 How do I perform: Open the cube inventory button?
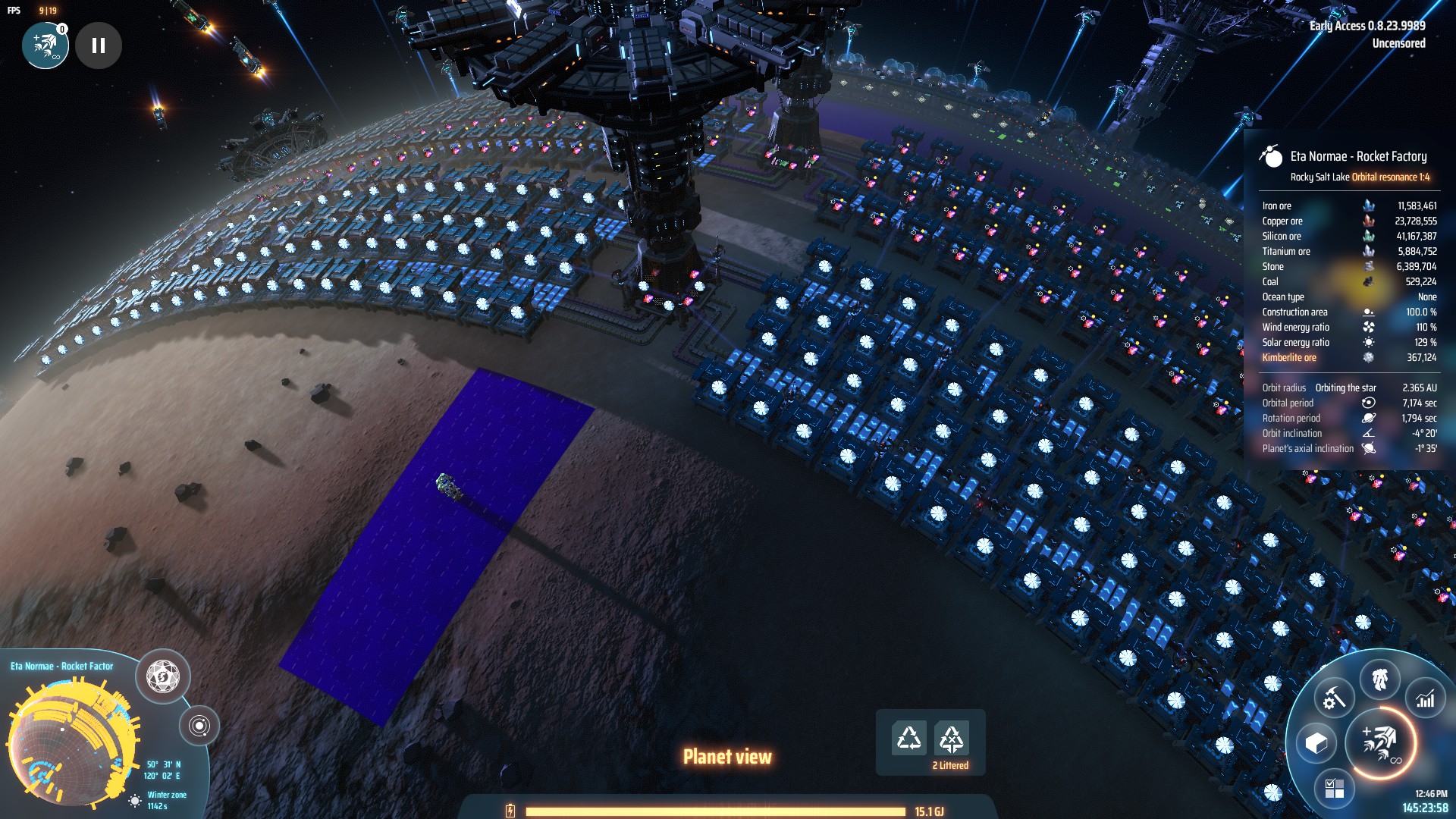[x=1316, y=742]
